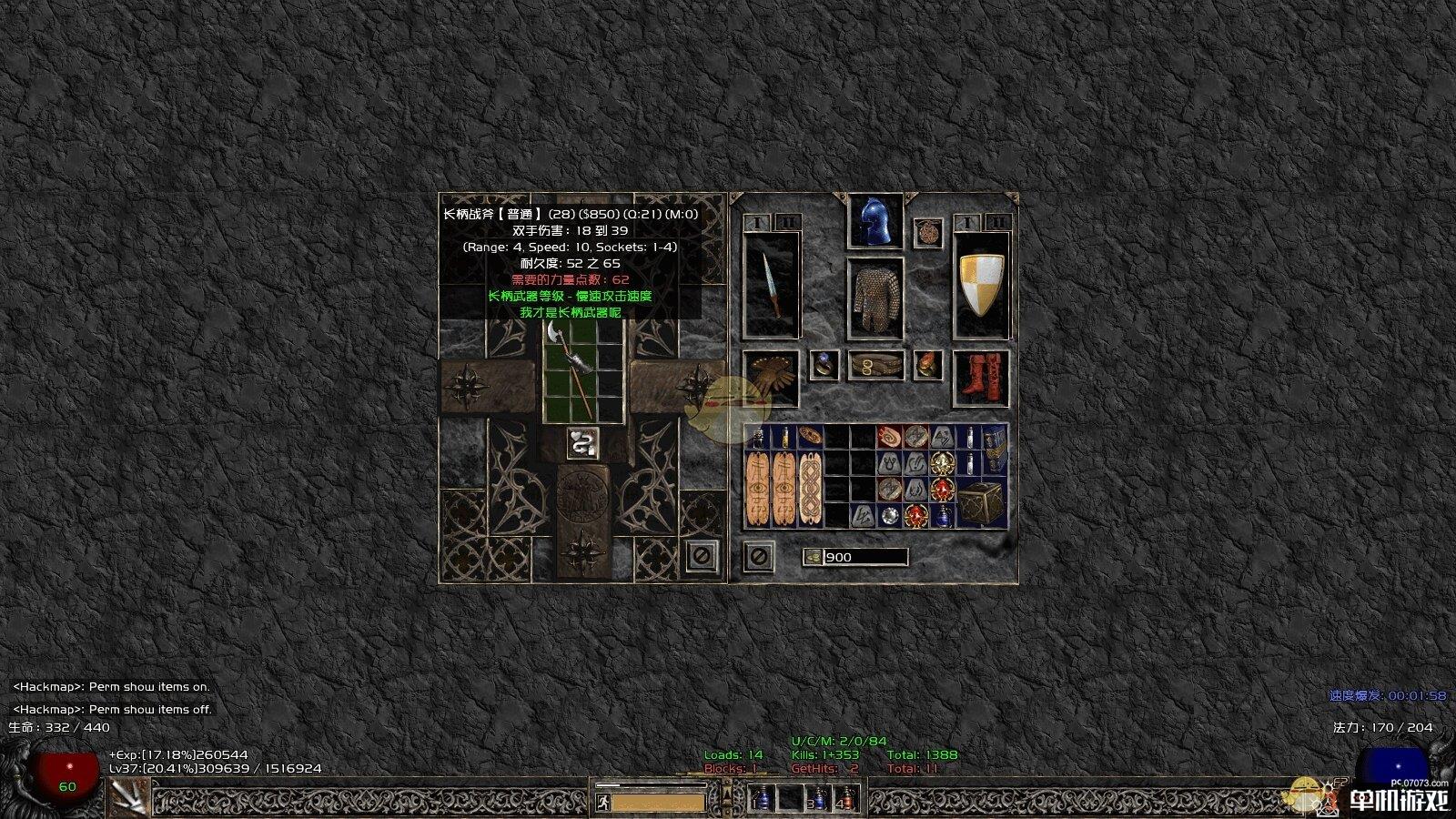Select the chain mail armor slot
The width and height of the screenshot is (1456, 819).
click(875, 298)
